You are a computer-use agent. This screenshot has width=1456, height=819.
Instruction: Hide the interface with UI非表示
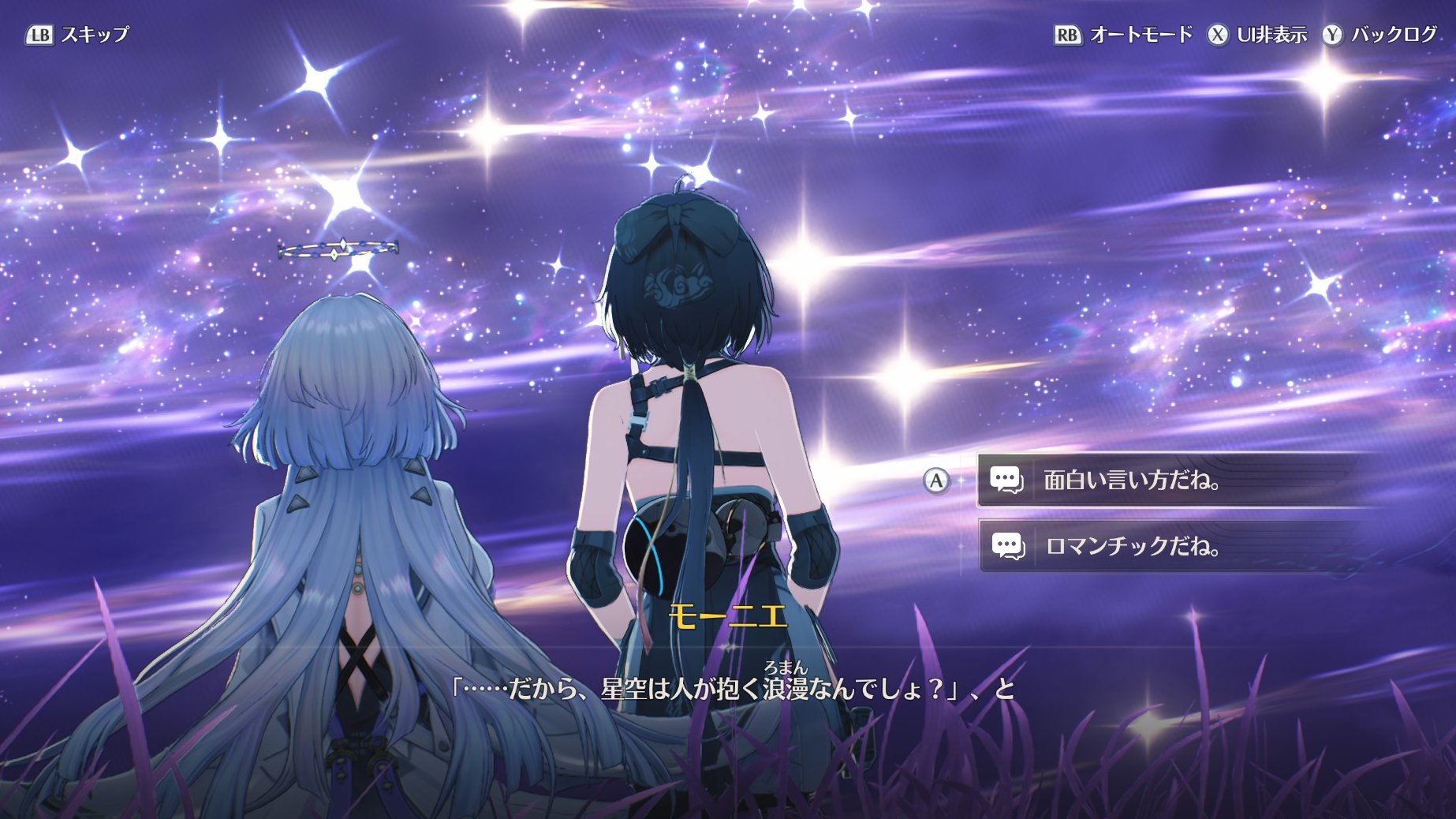click(1257, 35)
